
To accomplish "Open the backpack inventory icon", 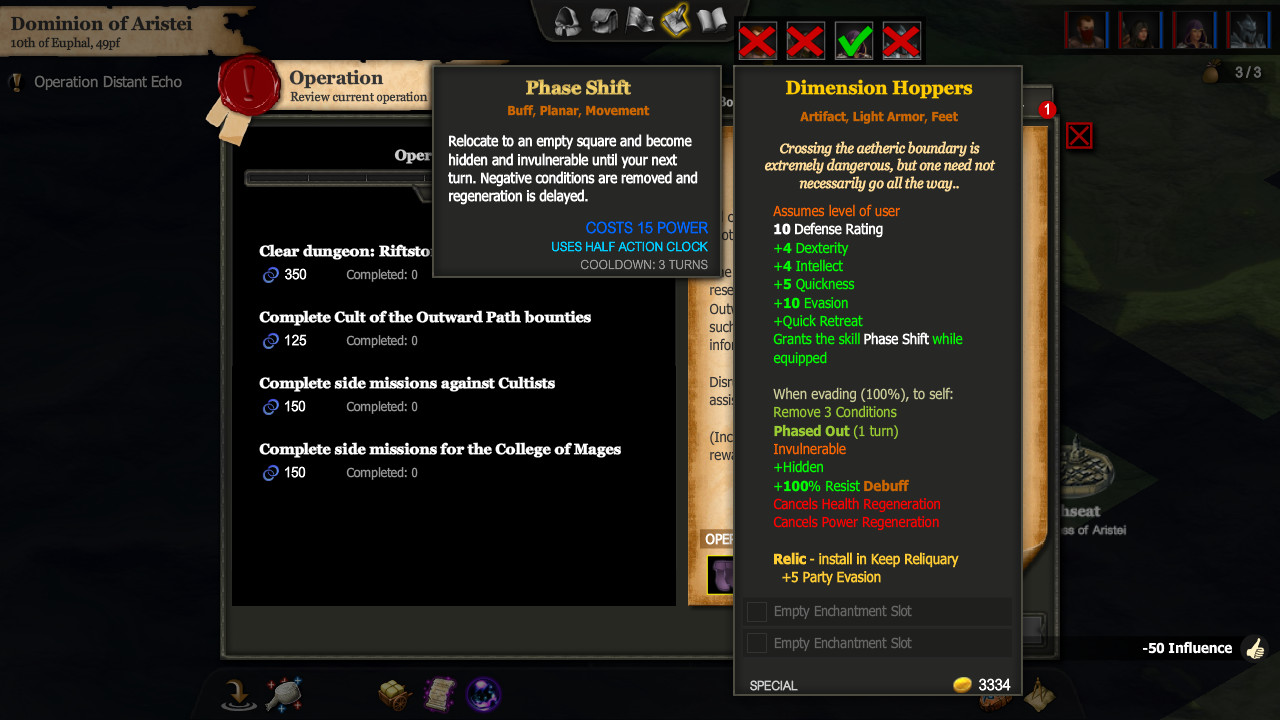I will pyautogui.click(x=603, y=20).
